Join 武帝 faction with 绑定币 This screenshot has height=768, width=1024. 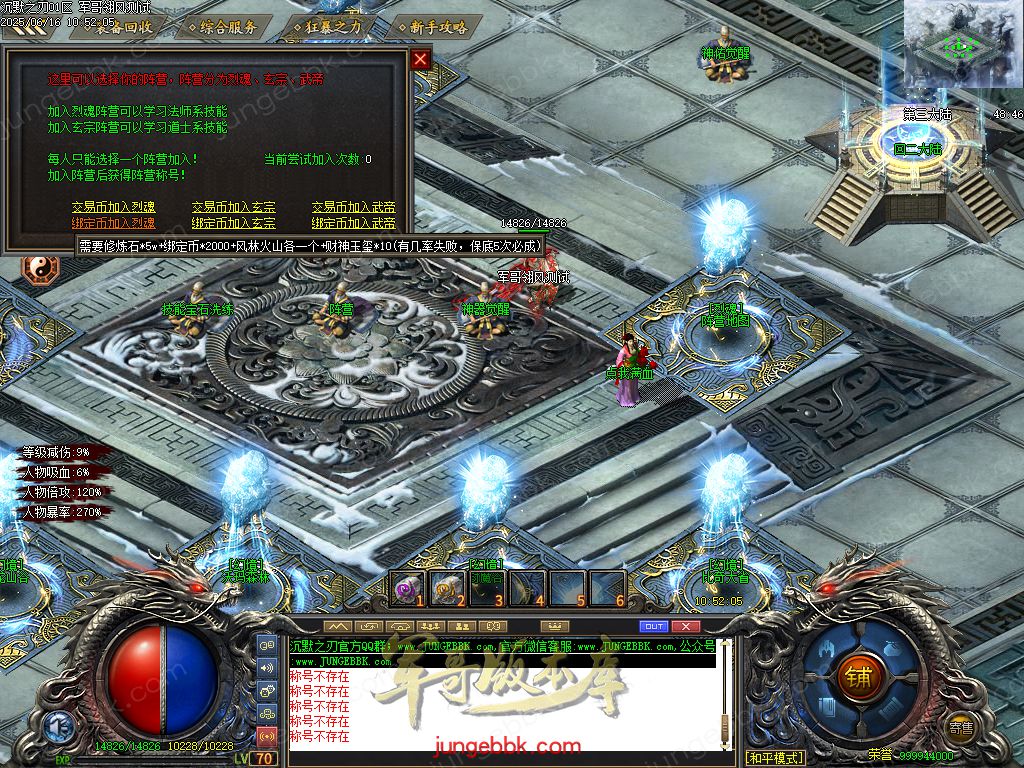coord(353,222)
